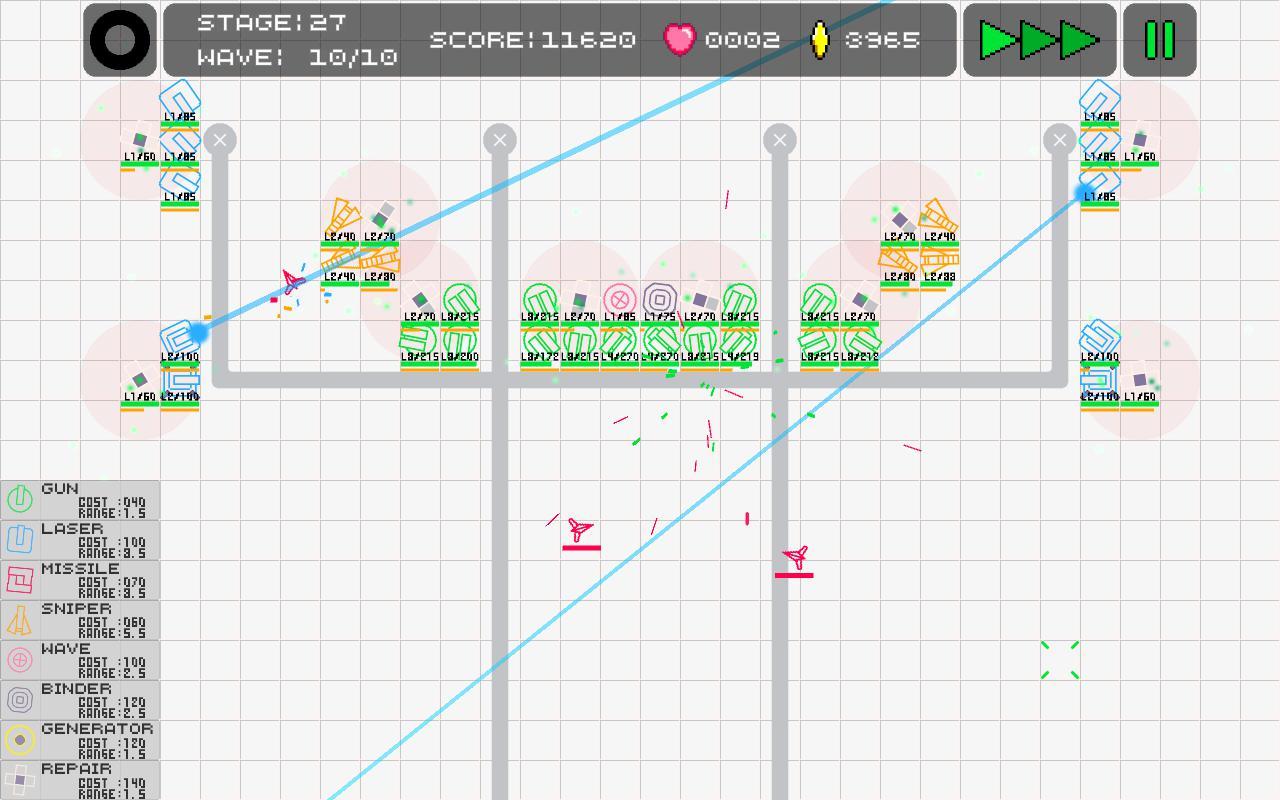Click the pink heart lives icon

click(680, 41)
